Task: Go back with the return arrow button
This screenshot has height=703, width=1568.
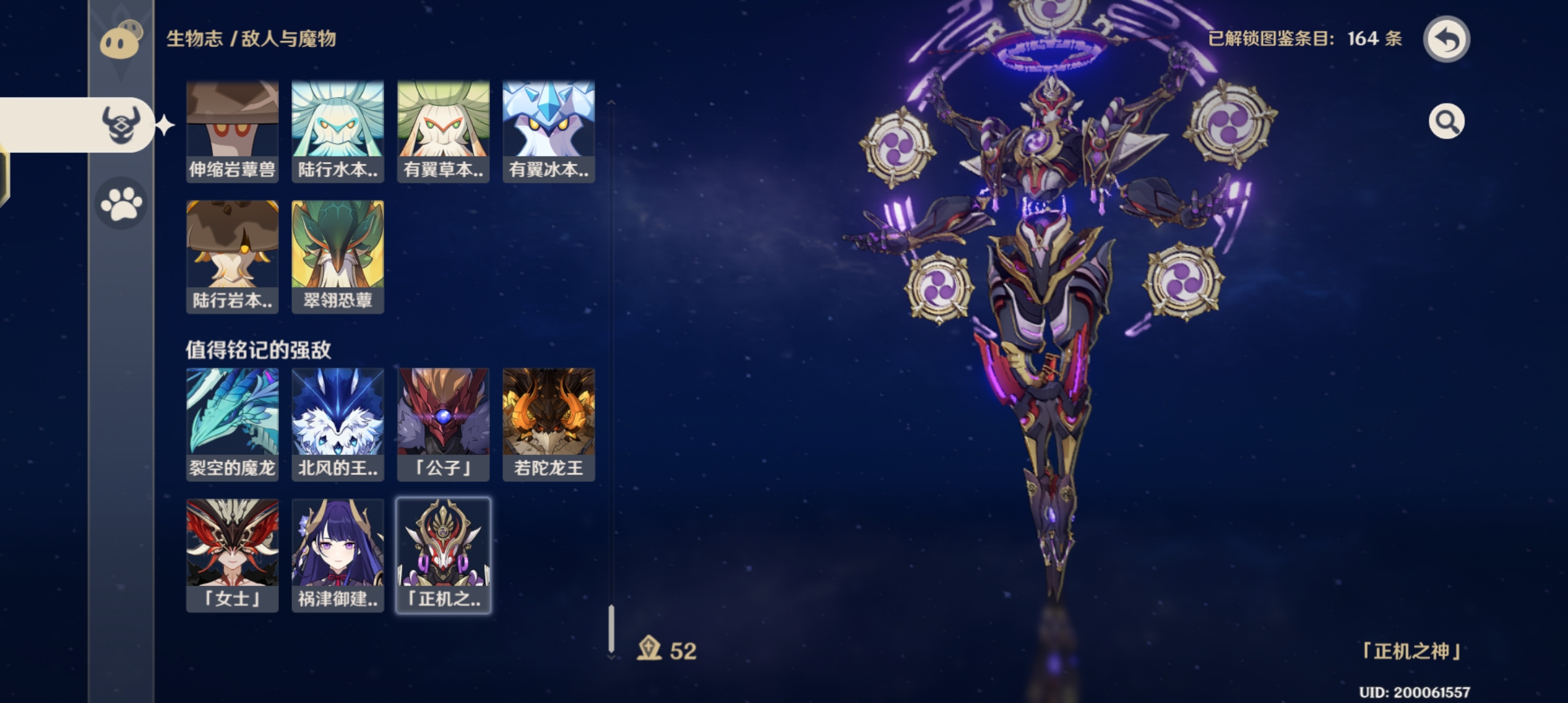Action: 1446,40
